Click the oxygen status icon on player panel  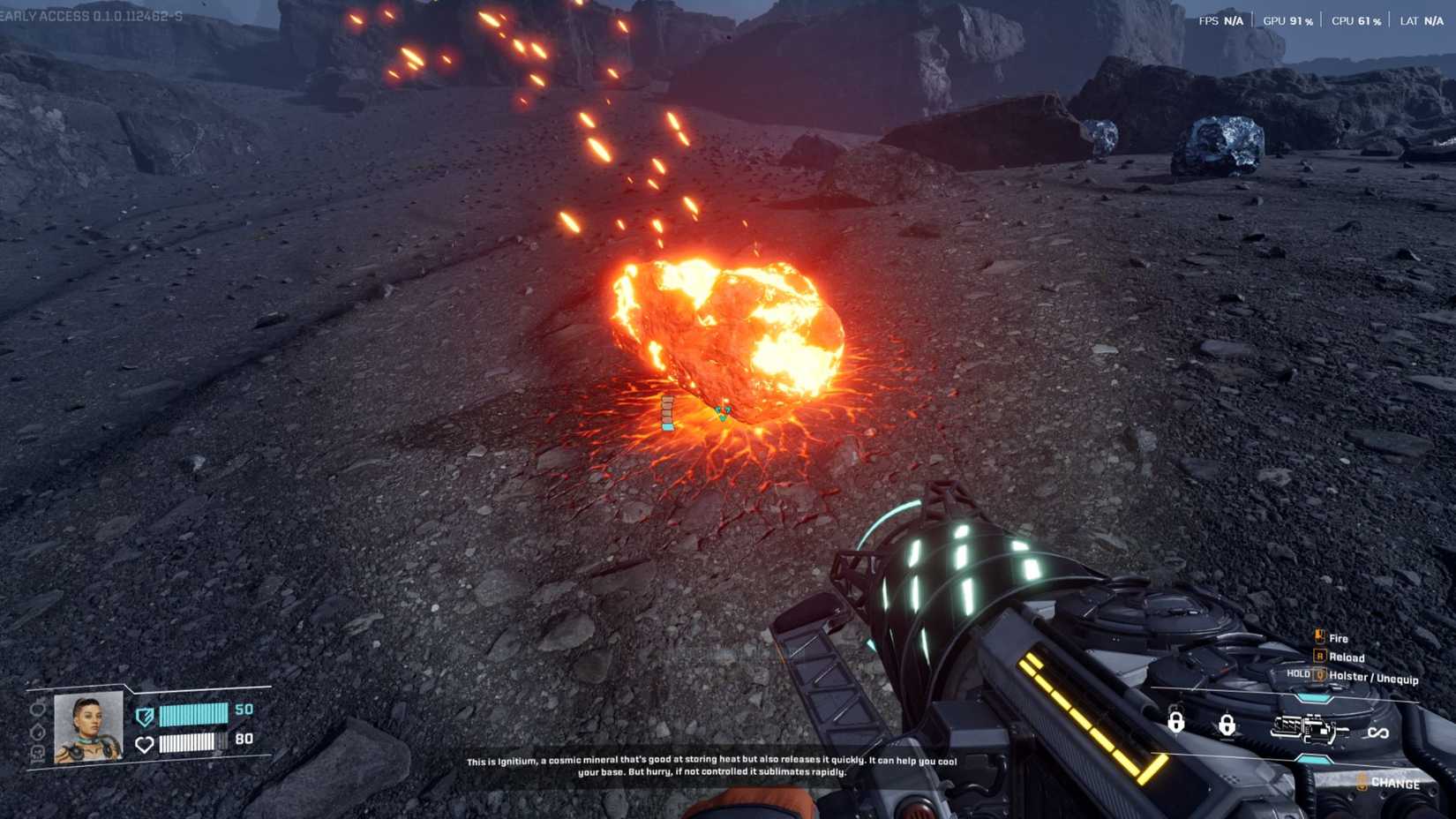(x=39, y=753)
